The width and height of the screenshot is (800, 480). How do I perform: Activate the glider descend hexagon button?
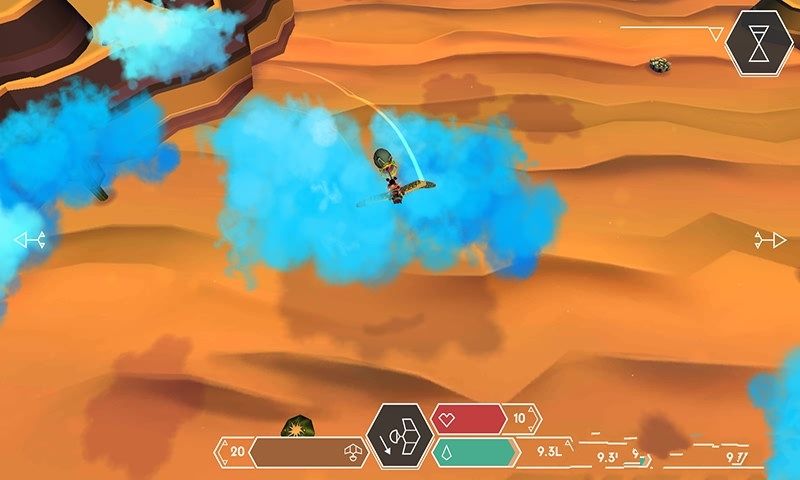[399, 438]
